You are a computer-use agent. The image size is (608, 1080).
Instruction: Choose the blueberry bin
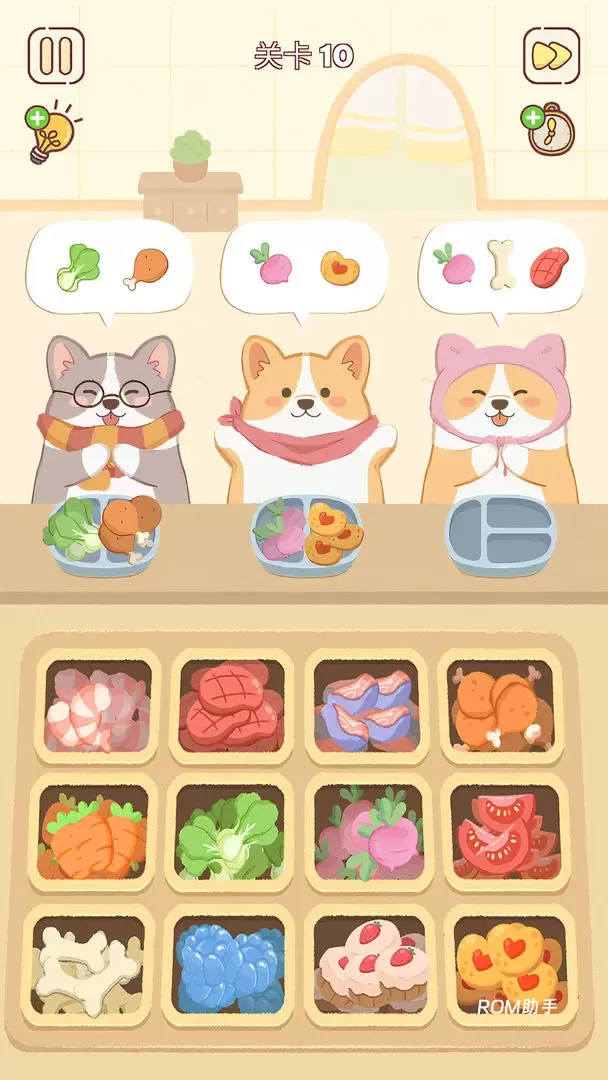click(x=229, y=961)
